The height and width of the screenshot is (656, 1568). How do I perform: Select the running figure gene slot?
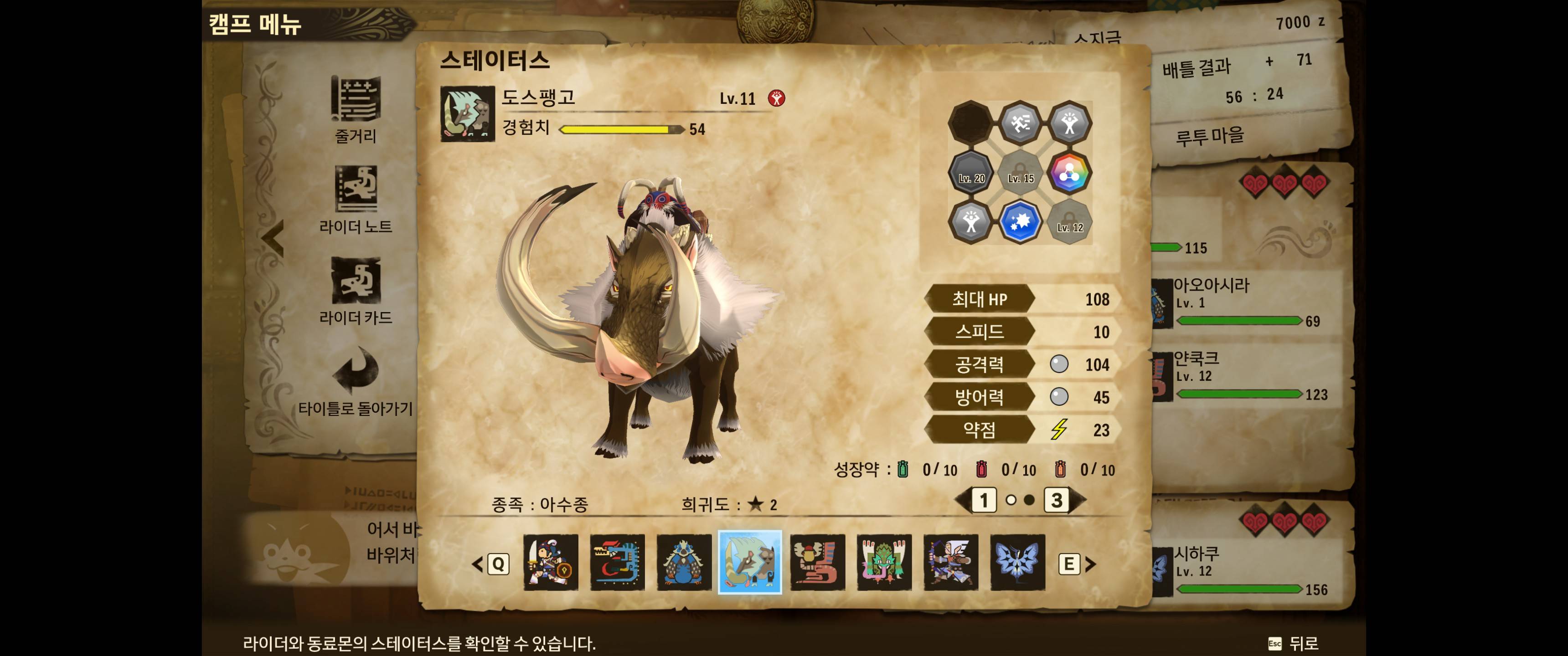tap(1020, 123)
